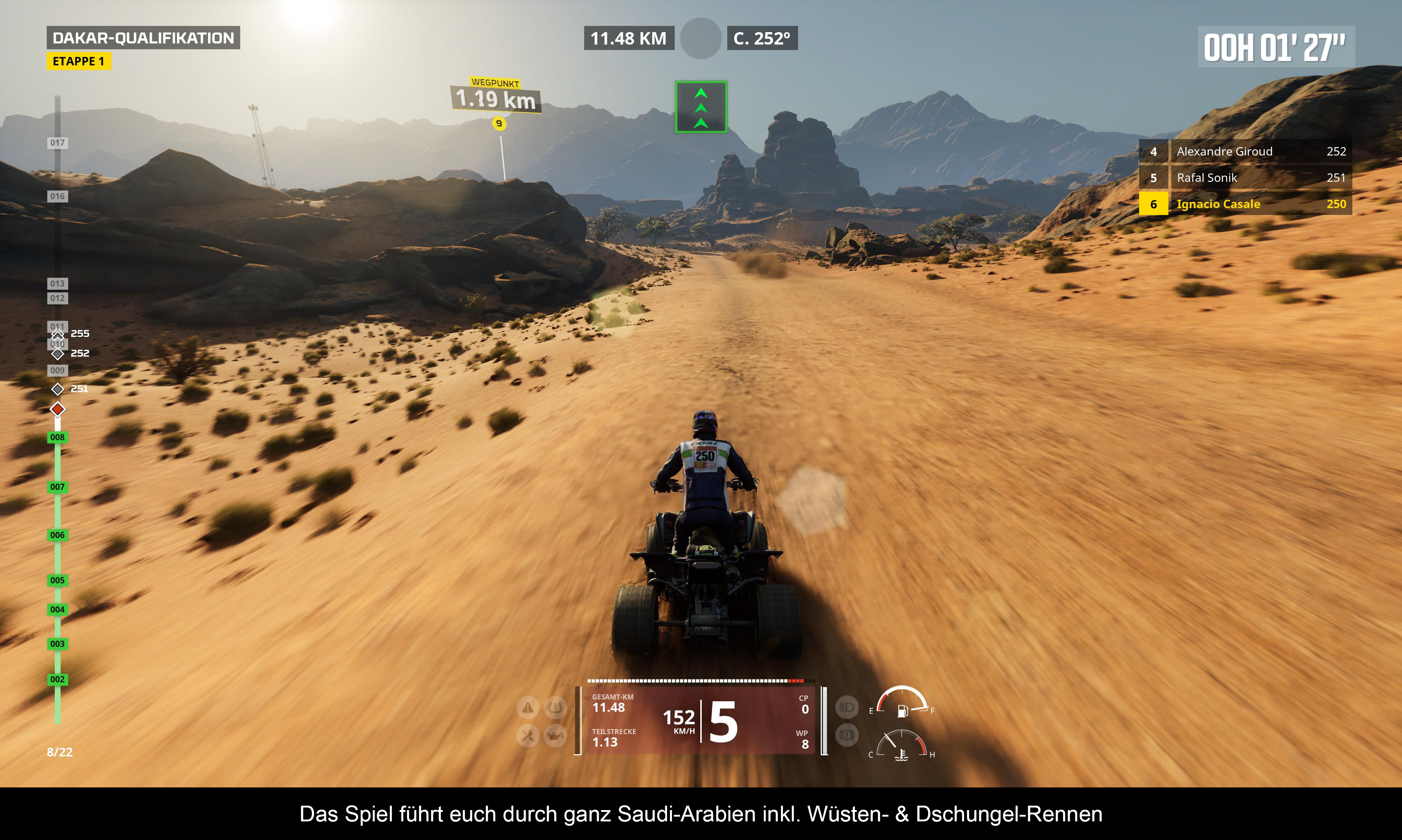Click the warning triangle damage icon
Screen dimensions: 1402x840
(x=528, y=707)
